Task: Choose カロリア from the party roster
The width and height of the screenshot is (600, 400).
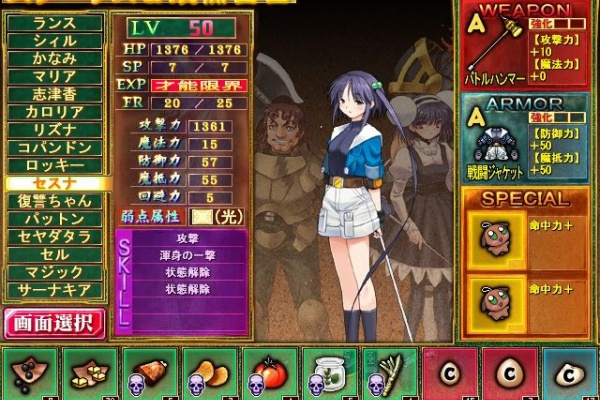Action: click(54, 113)
